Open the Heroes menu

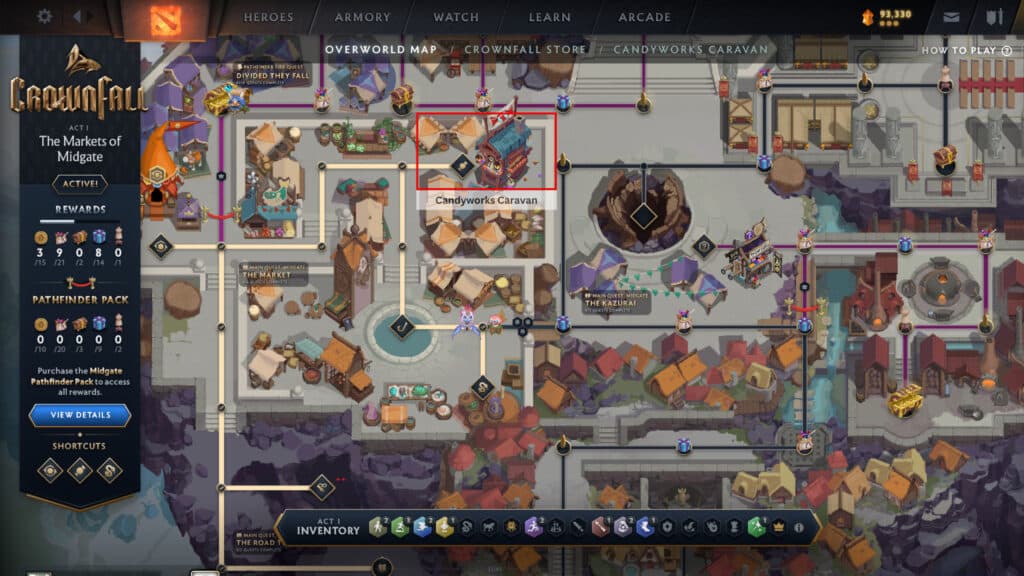click(x=269, y=17)
